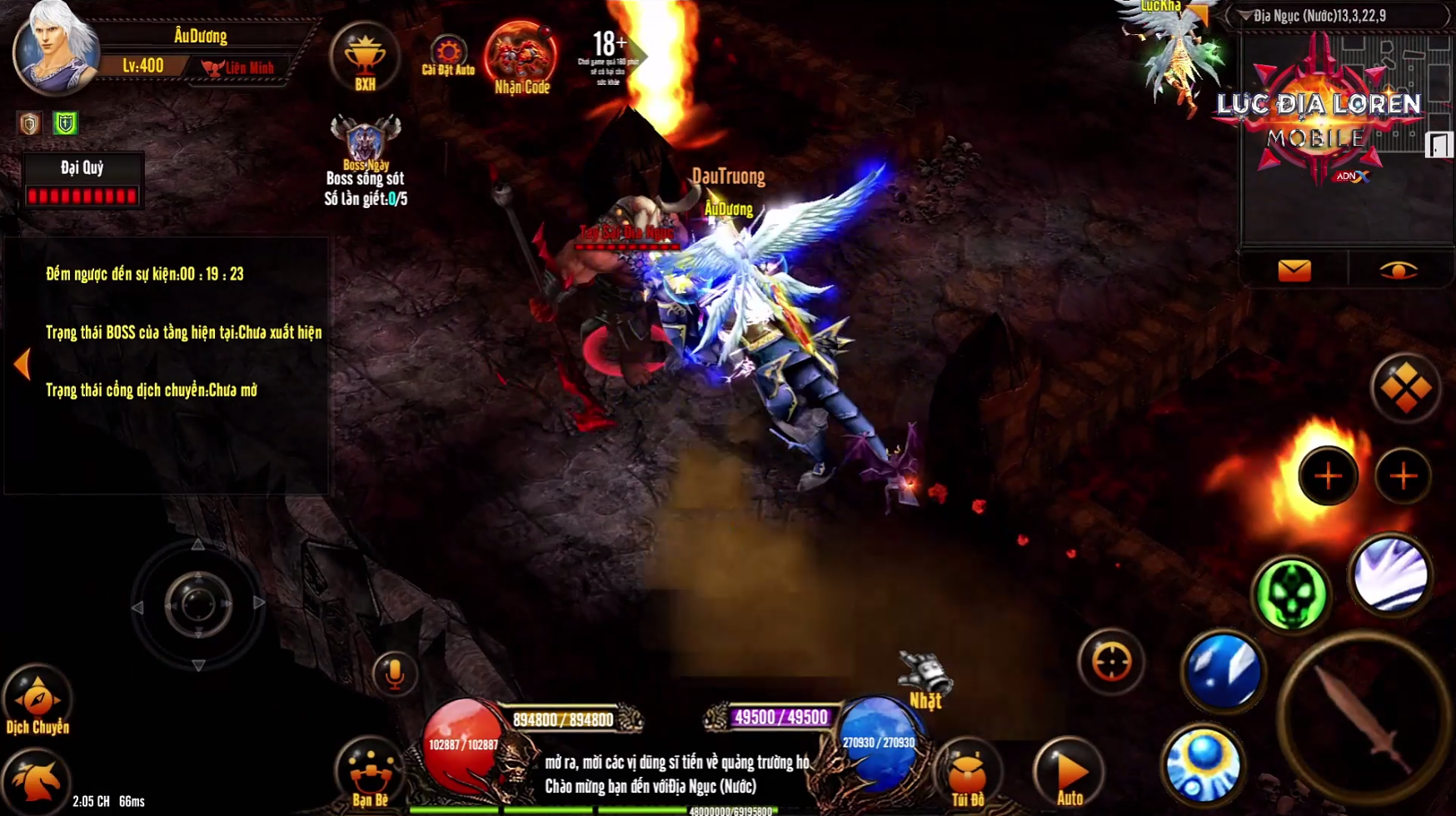Image resolution: width=1456 pixels, height=816 pixels.
Task: Activate the green skull skill
Action: [x=1291, y=595]
